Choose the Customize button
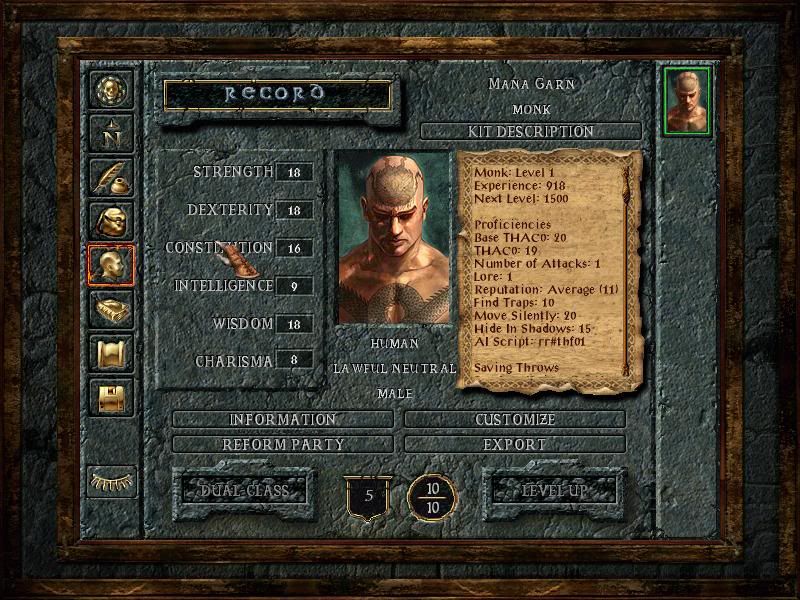Image resolution: width=800 pixels, height=600 pixels. [516, 419]
